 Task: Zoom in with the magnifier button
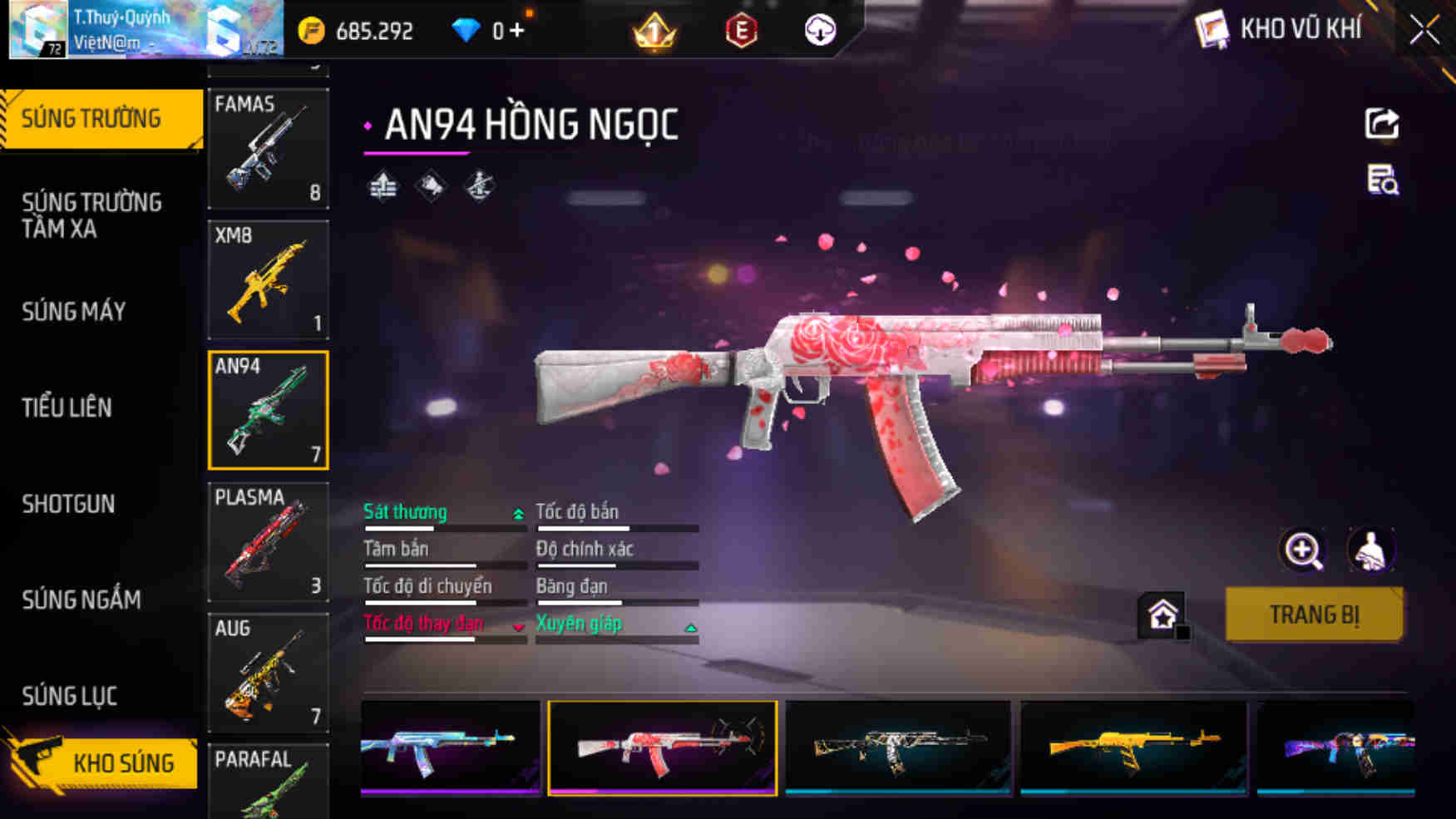pyautogui.click(x=1302, y=550)
